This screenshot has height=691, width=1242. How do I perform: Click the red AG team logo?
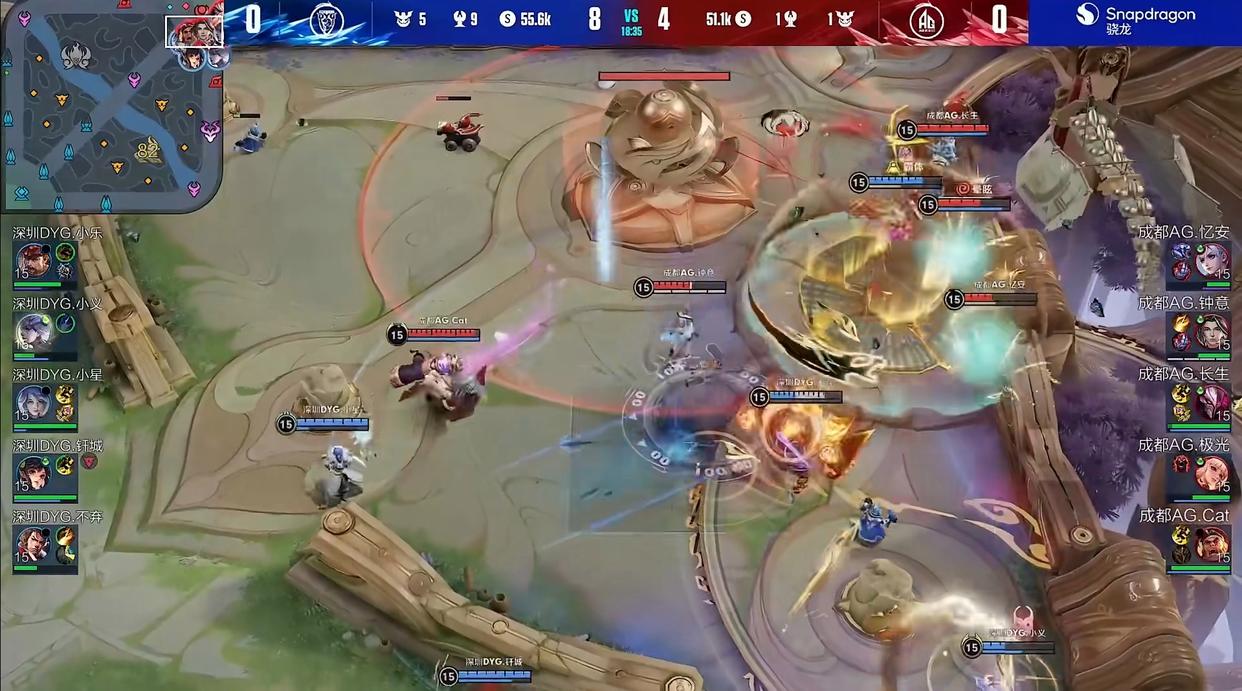click(926, 21)
